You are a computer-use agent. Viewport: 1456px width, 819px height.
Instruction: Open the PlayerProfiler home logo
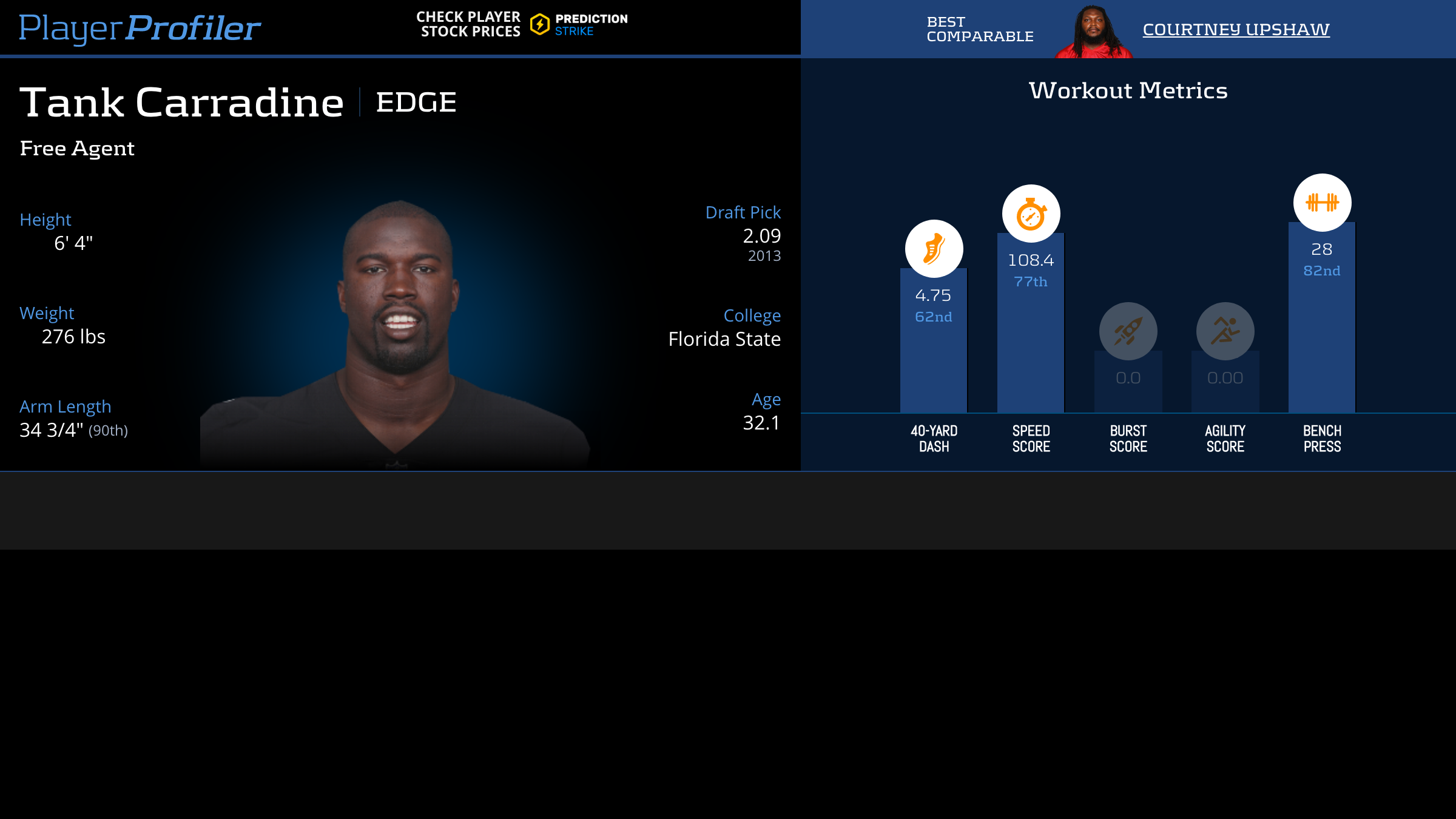(x=140, y=28)
